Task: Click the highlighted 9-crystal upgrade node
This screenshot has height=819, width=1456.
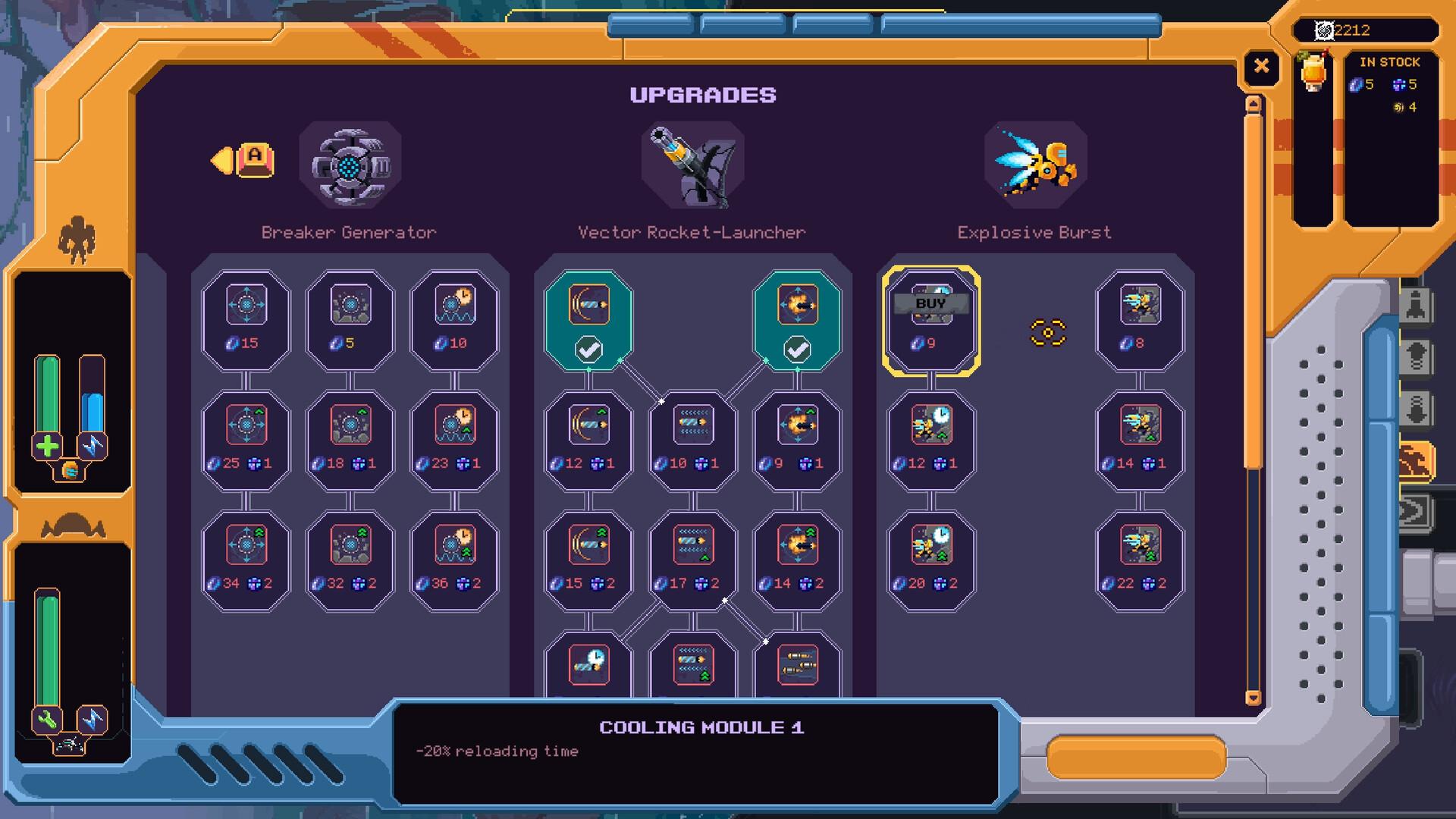Action: coord(931,318)
